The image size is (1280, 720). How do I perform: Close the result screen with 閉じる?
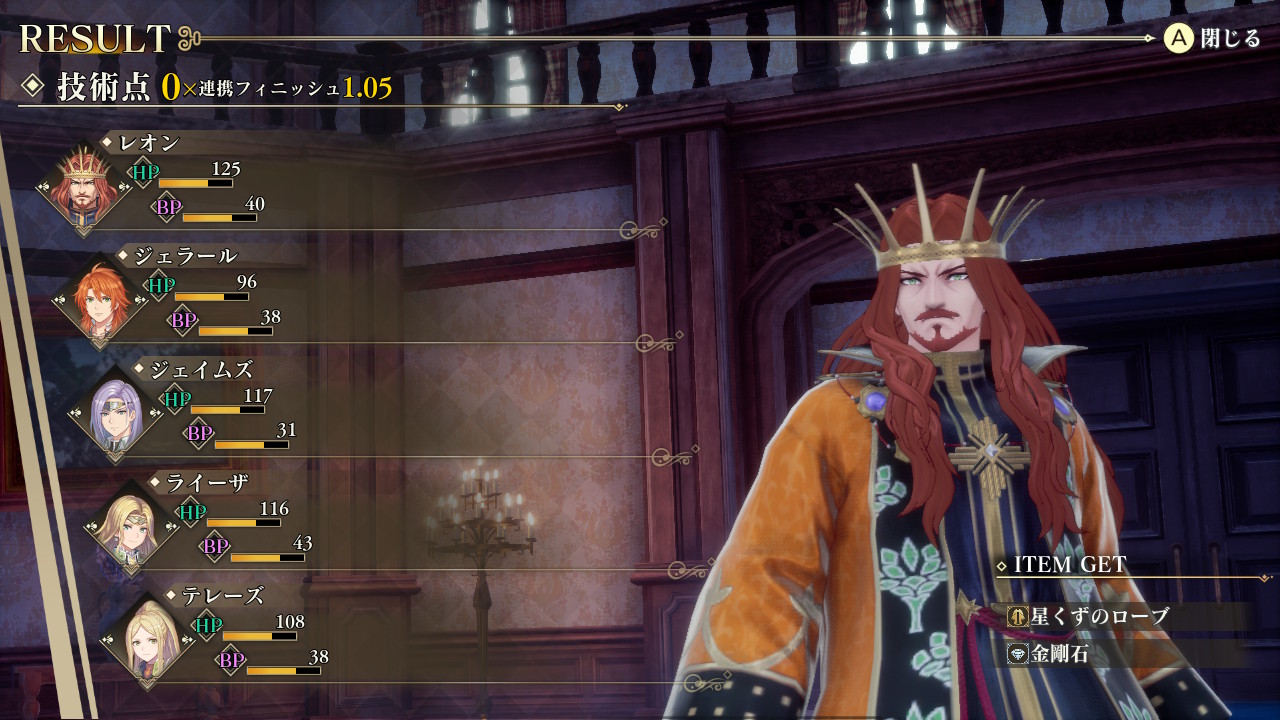(x=1212, y=39)
